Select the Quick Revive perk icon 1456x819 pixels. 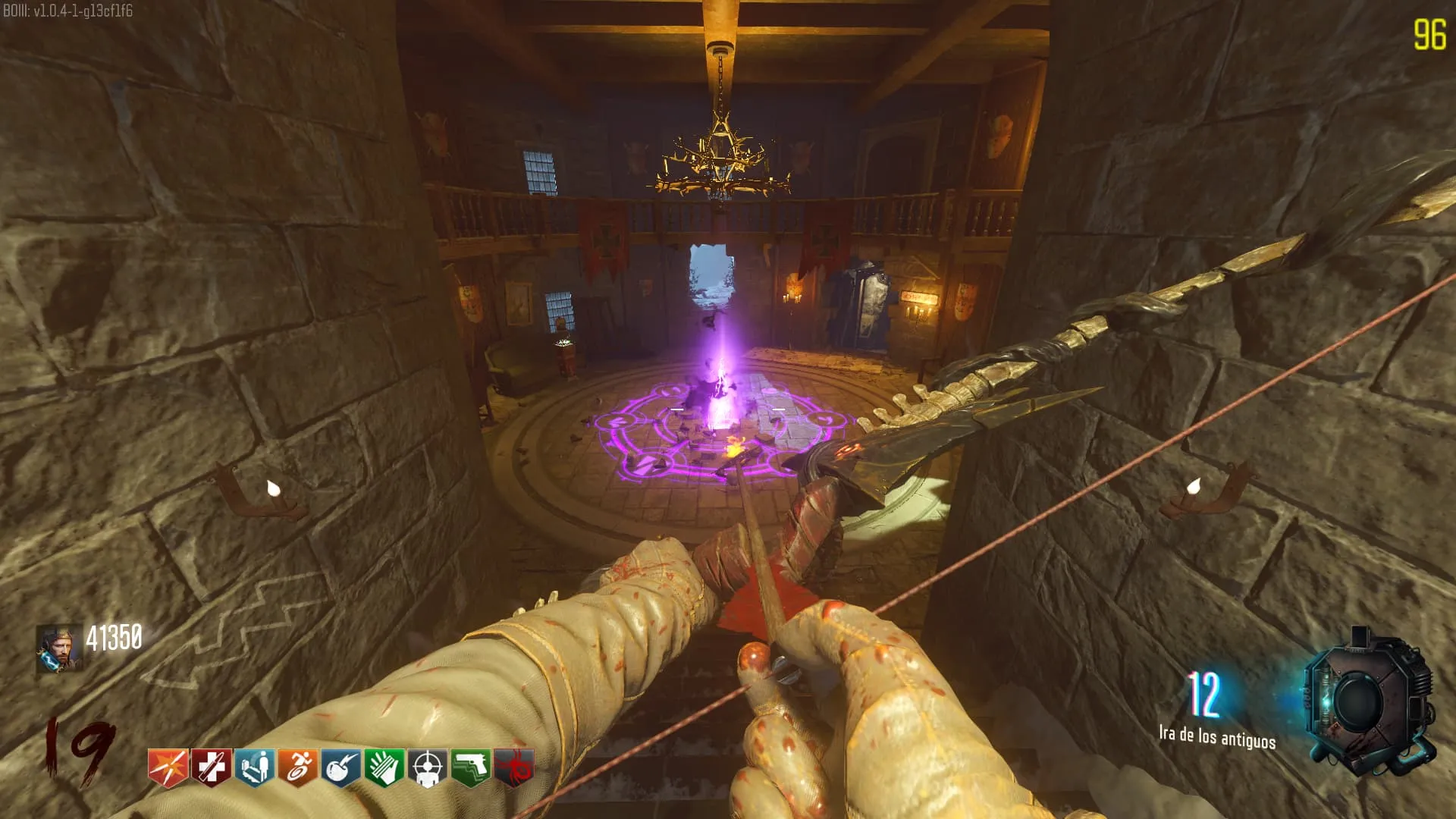point(254,768)
